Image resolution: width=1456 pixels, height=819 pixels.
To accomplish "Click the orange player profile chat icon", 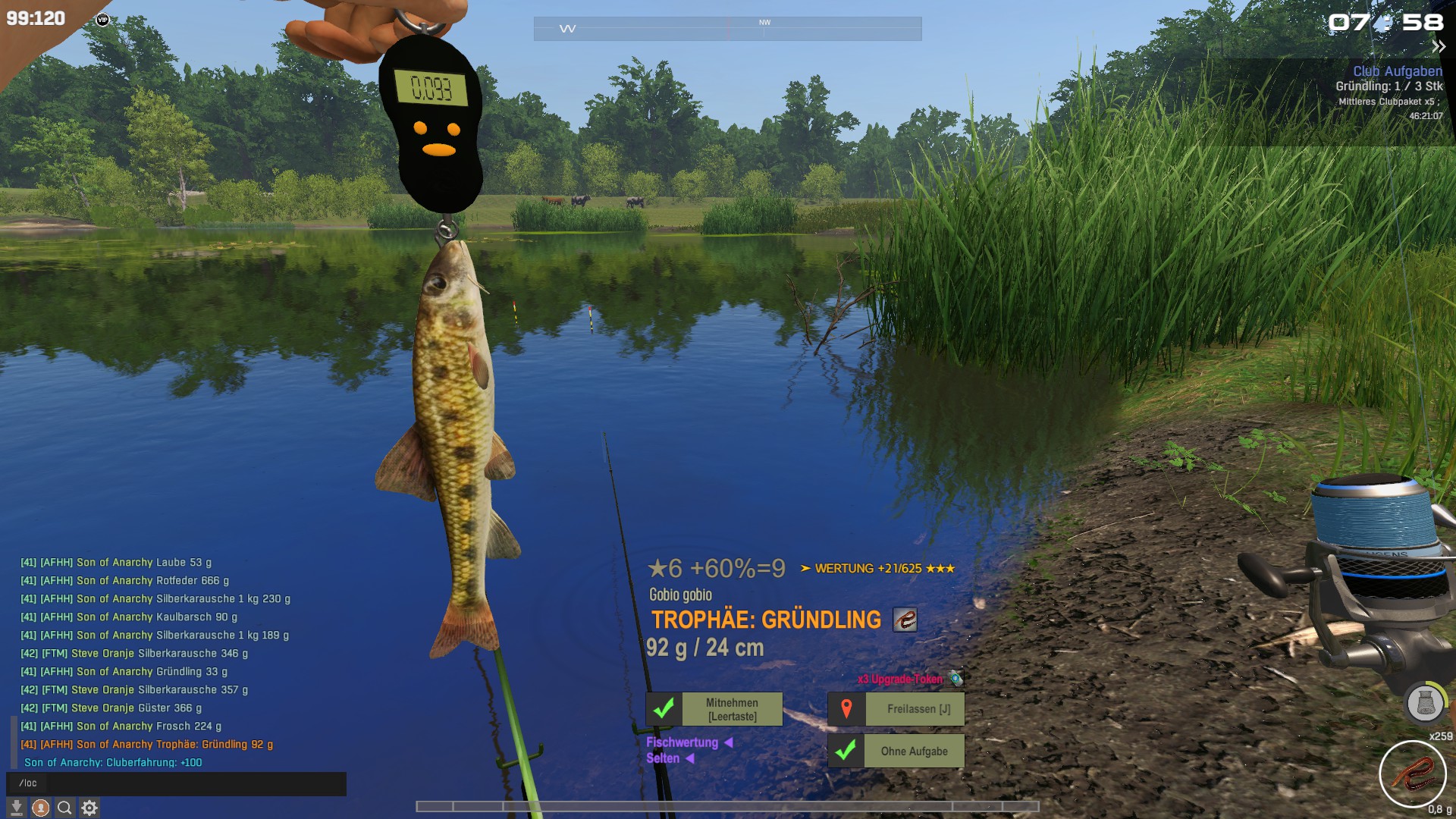I will (41, 808).
